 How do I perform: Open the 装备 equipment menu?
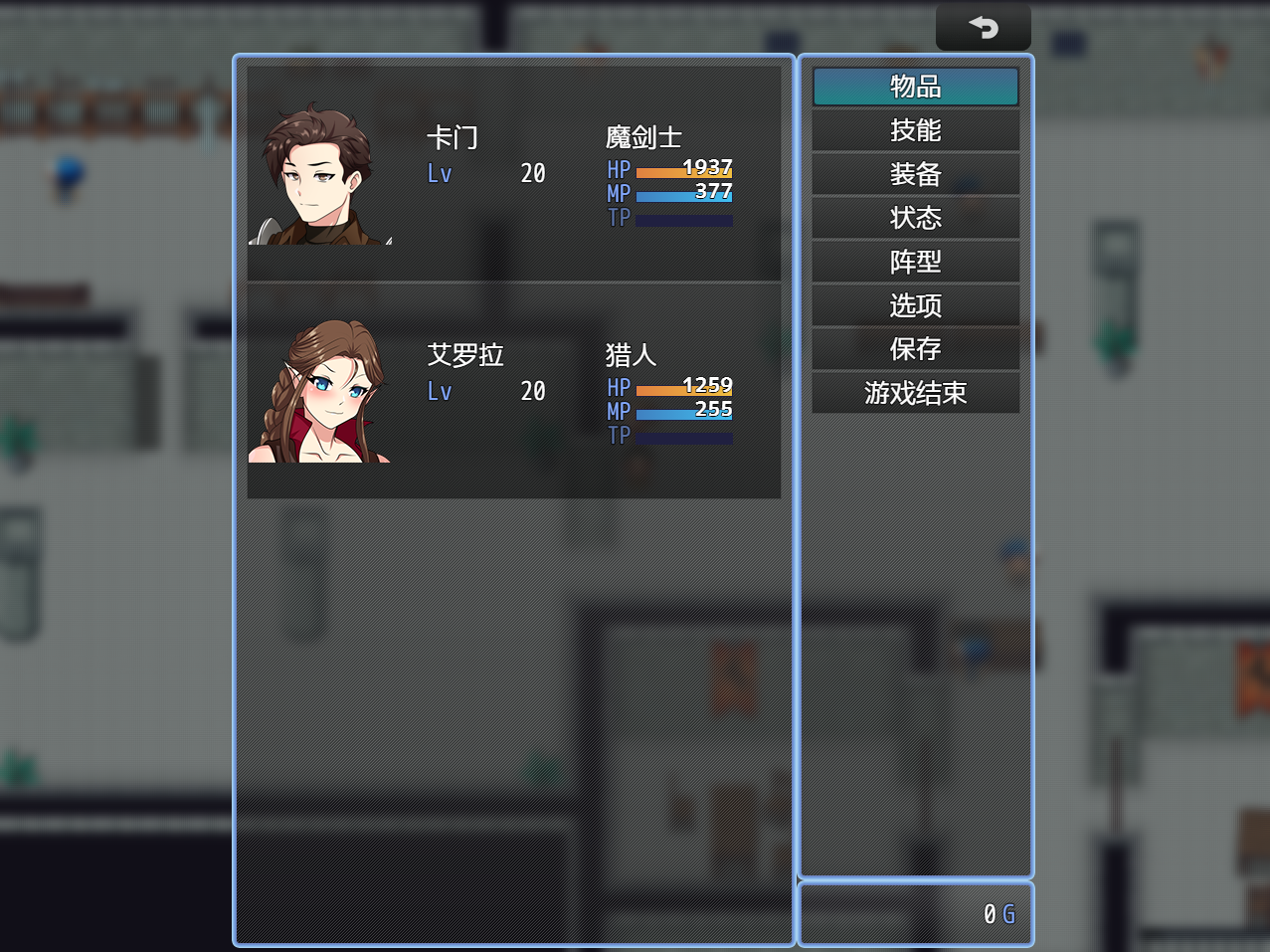[x=915, y=174]
